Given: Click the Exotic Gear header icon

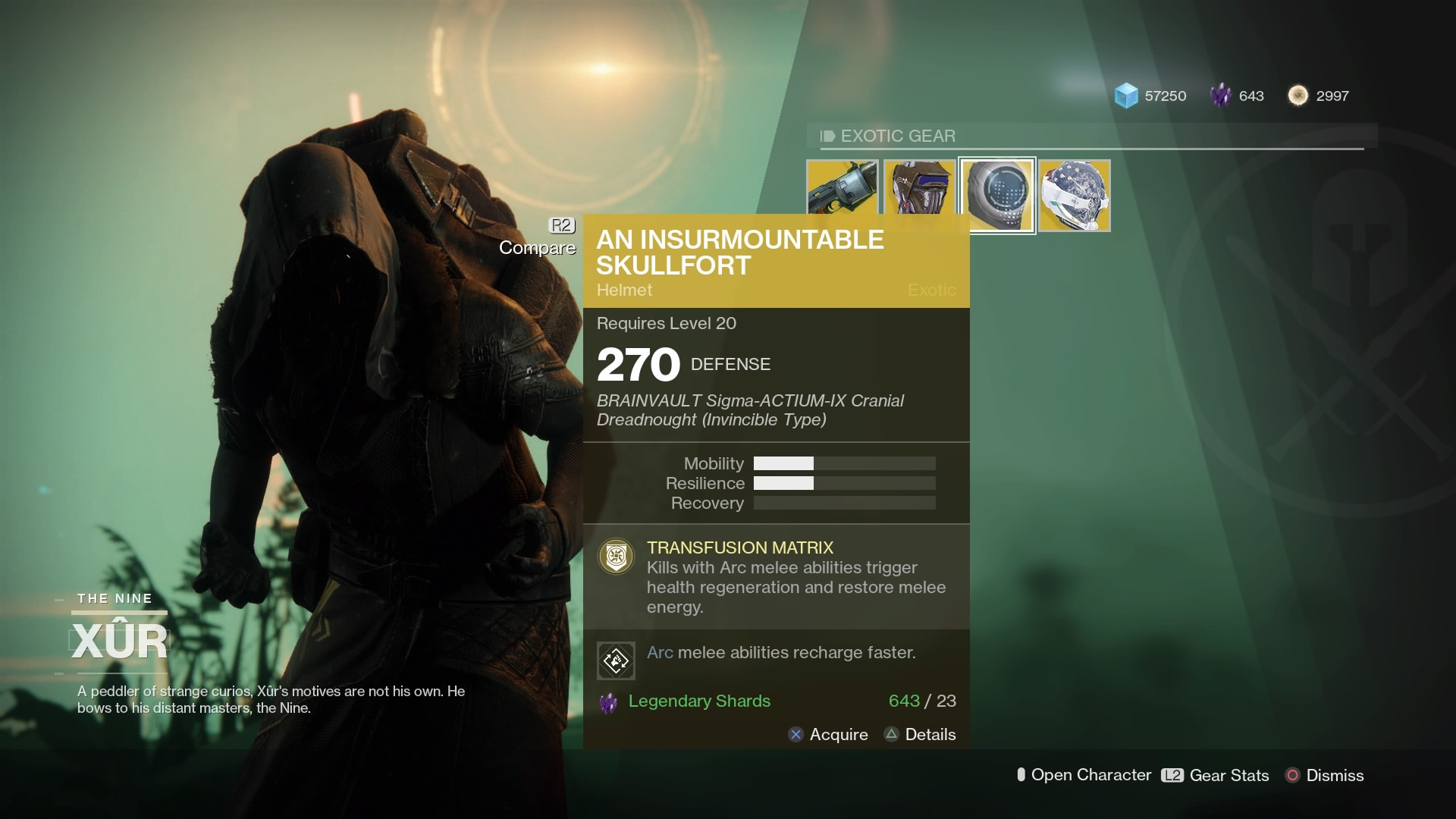Looking at the screenshot, I should tap(827, 136).
